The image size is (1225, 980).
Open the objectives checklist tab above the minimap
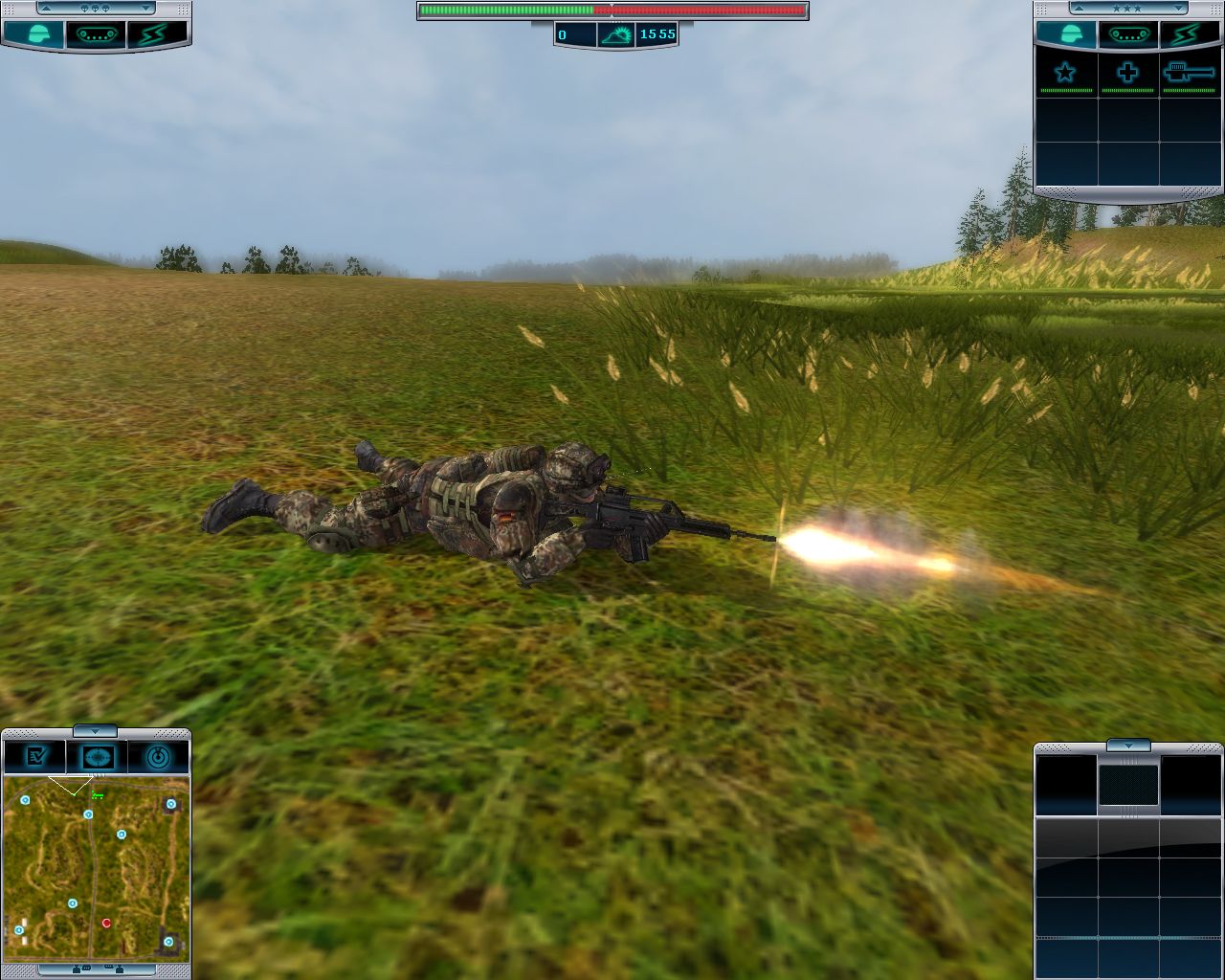[x=34, y=756]
